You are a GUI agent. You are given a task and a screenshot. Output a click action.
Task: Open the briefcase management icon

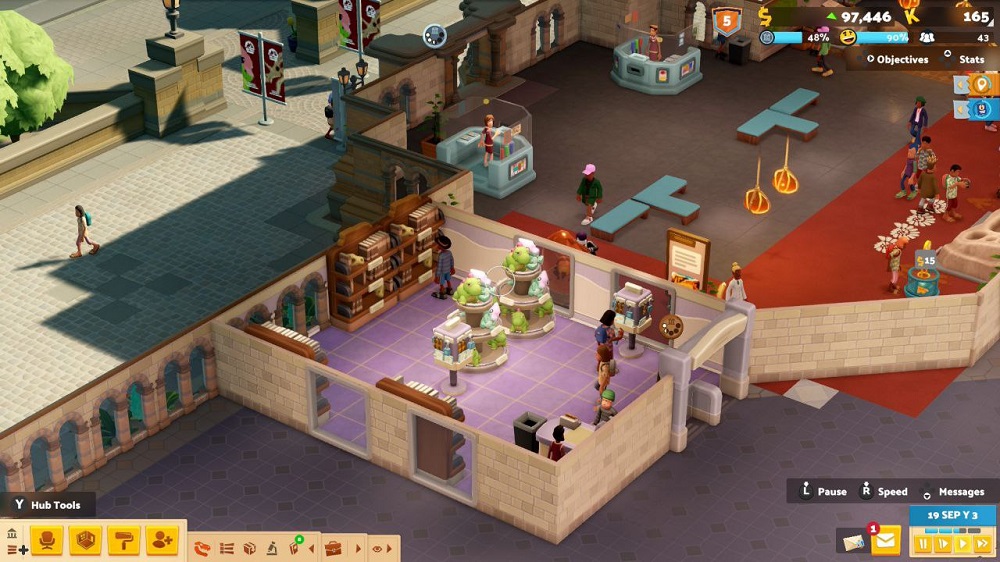click(333, 548)
